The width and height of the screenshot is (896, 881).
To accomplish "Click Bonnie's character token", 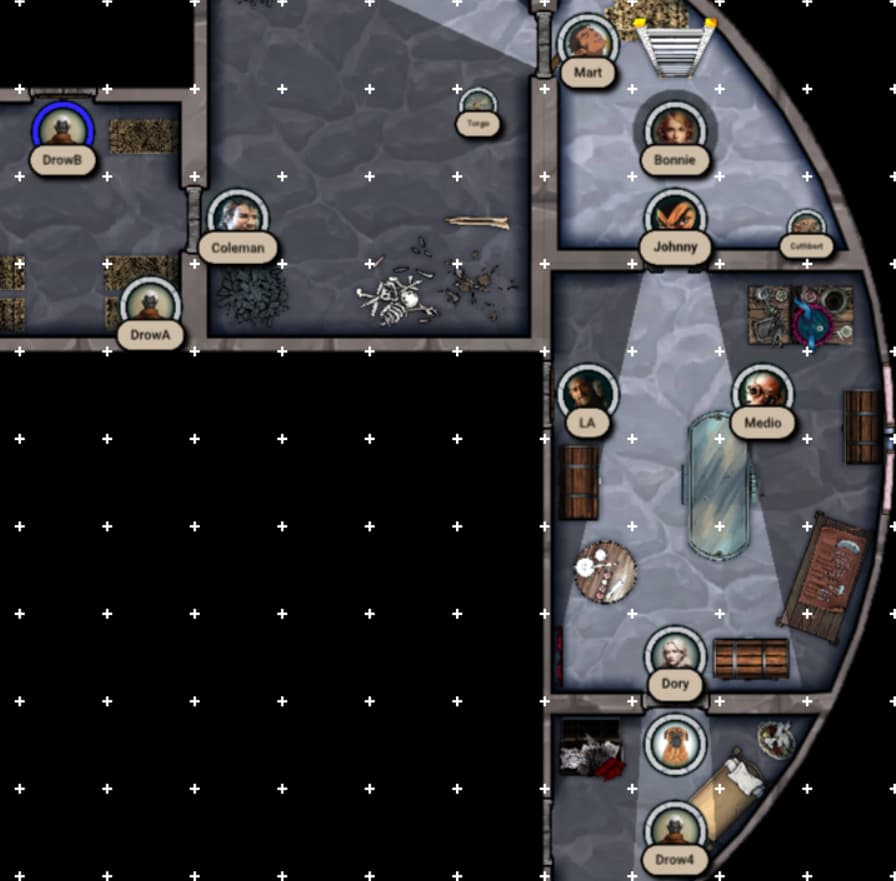I will pyautogui.click(x=675, y=130).
